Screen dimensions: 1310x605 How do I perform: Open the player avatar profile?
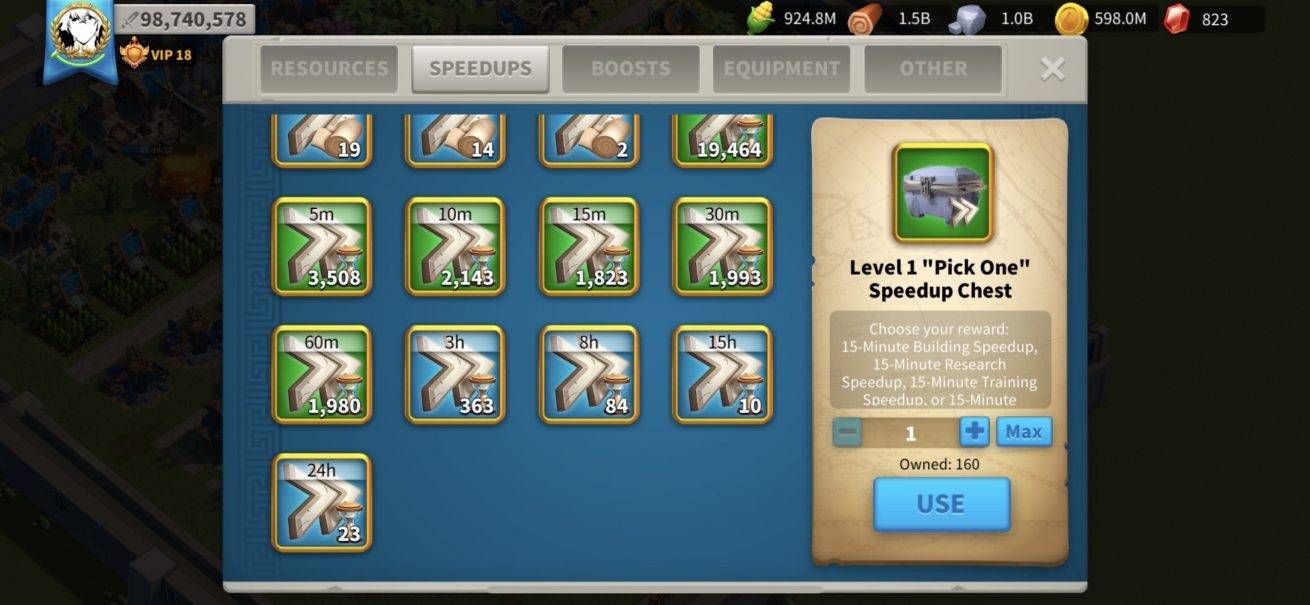pyautogui.click(x=79, y=32)
